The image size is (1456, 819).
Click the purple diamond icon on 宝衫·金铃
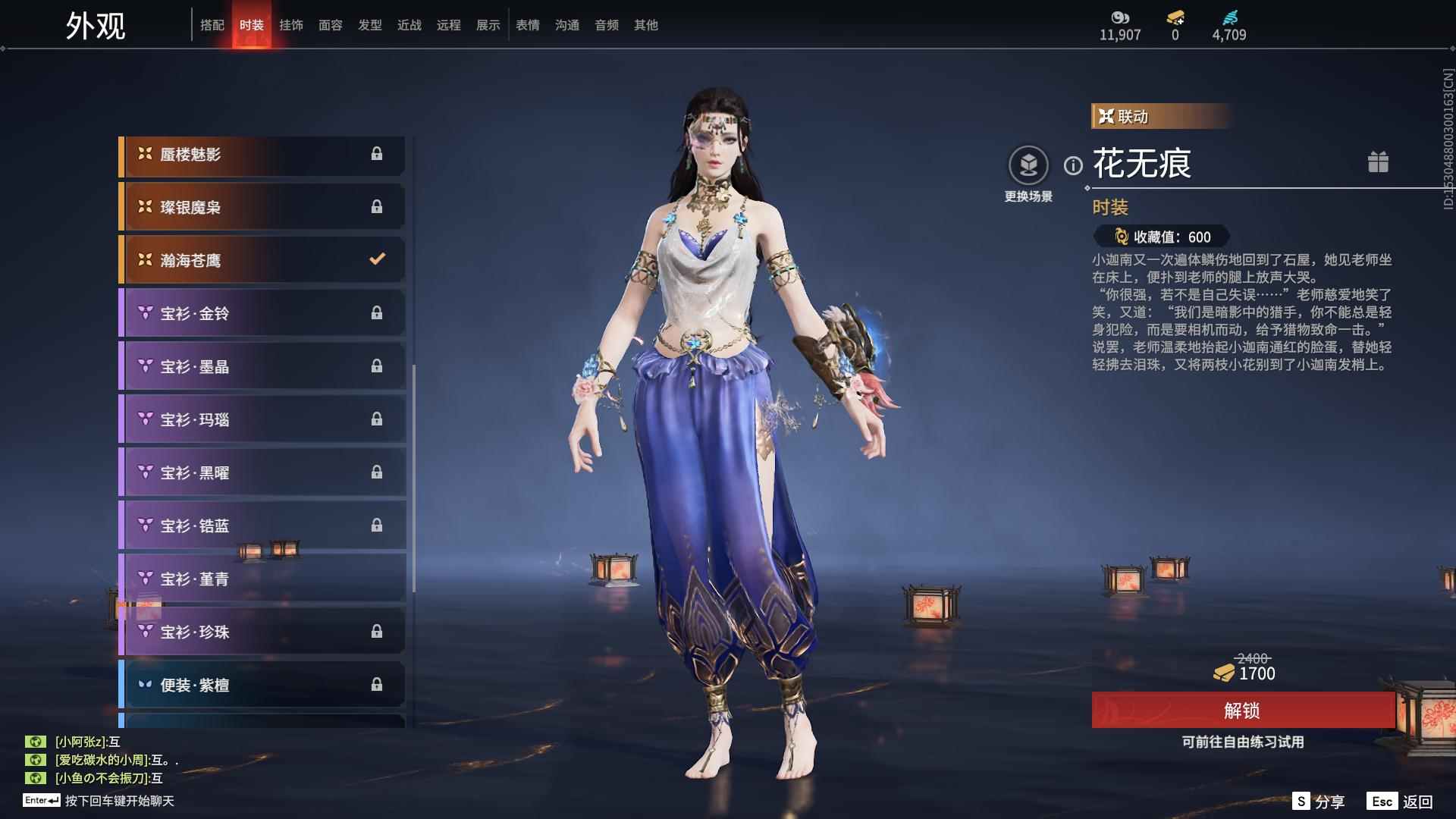tap(145, 312)
